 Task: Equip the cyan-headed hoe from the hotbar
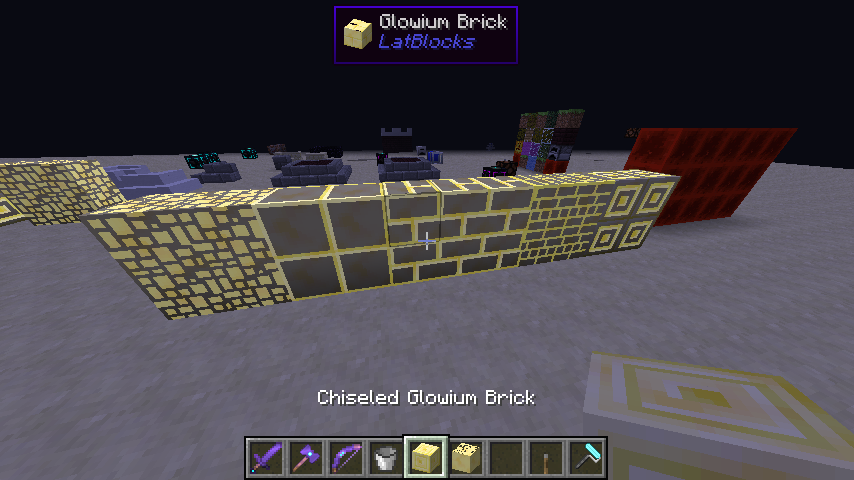[x=586, y=458]
